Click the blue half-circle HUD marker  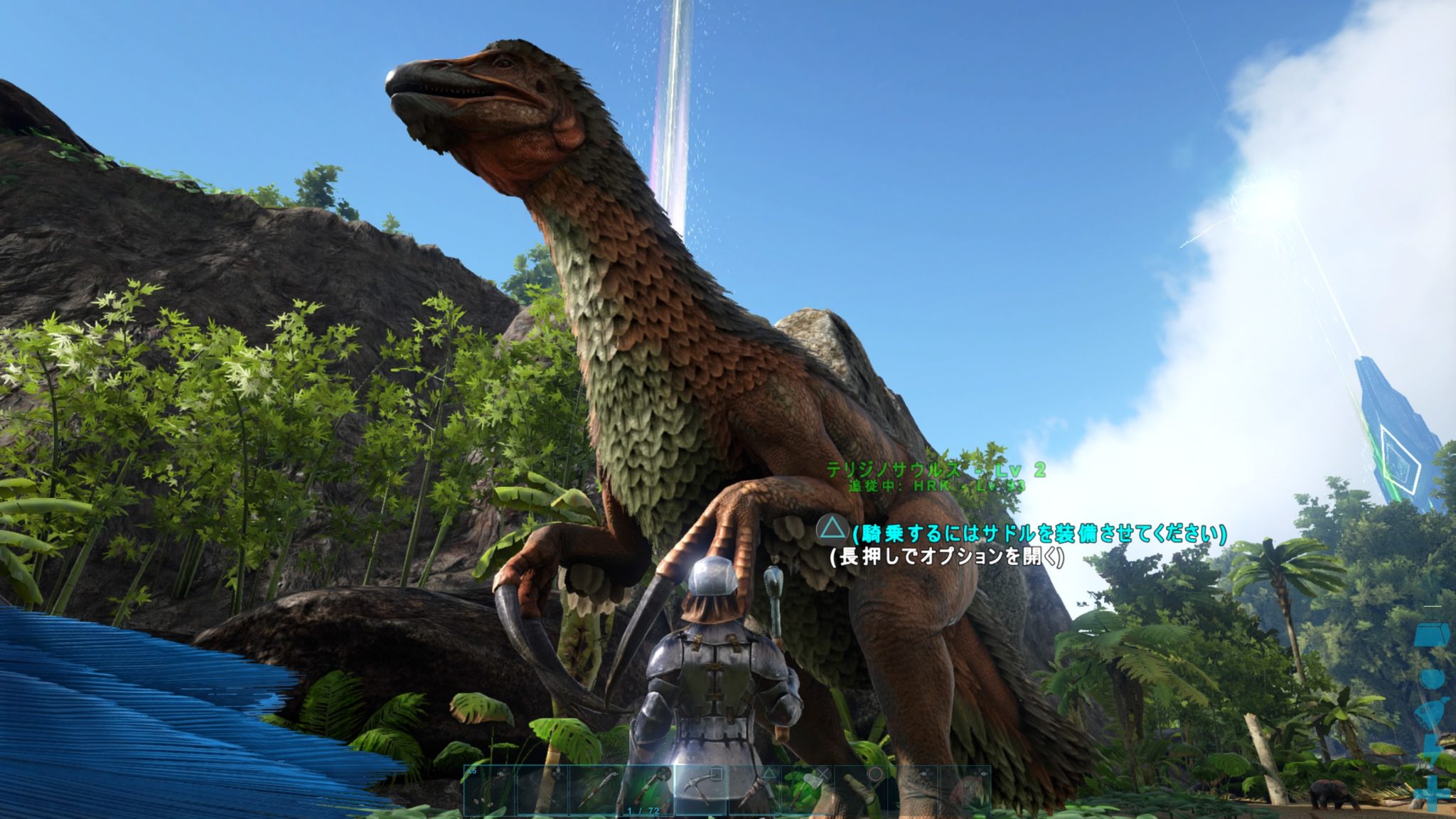(x=1431, y=677)
